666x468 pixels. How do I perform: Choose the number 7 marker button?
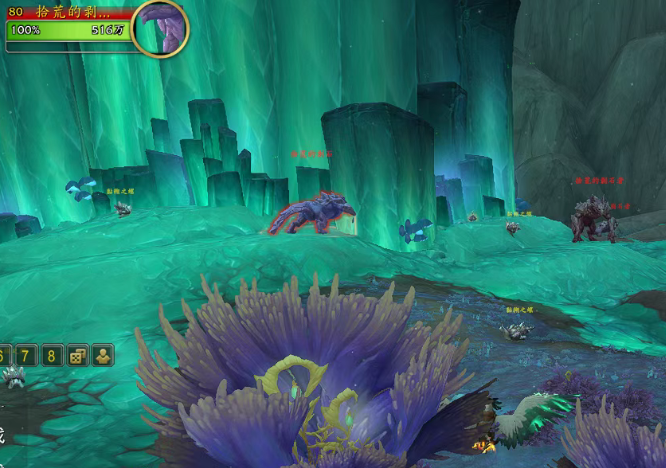[x=27, y=355]
